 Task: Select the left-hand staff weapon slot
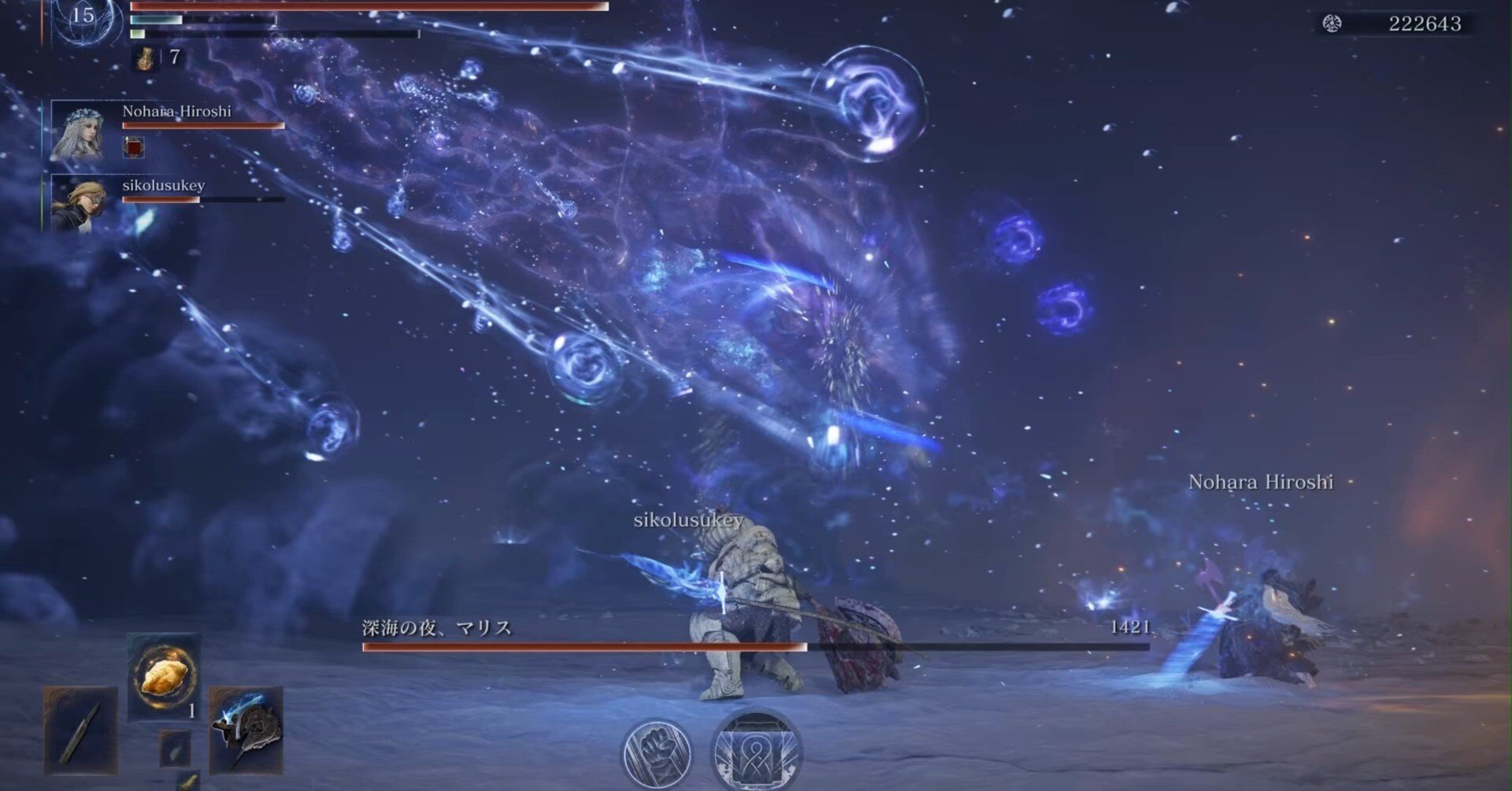[81, 730]
